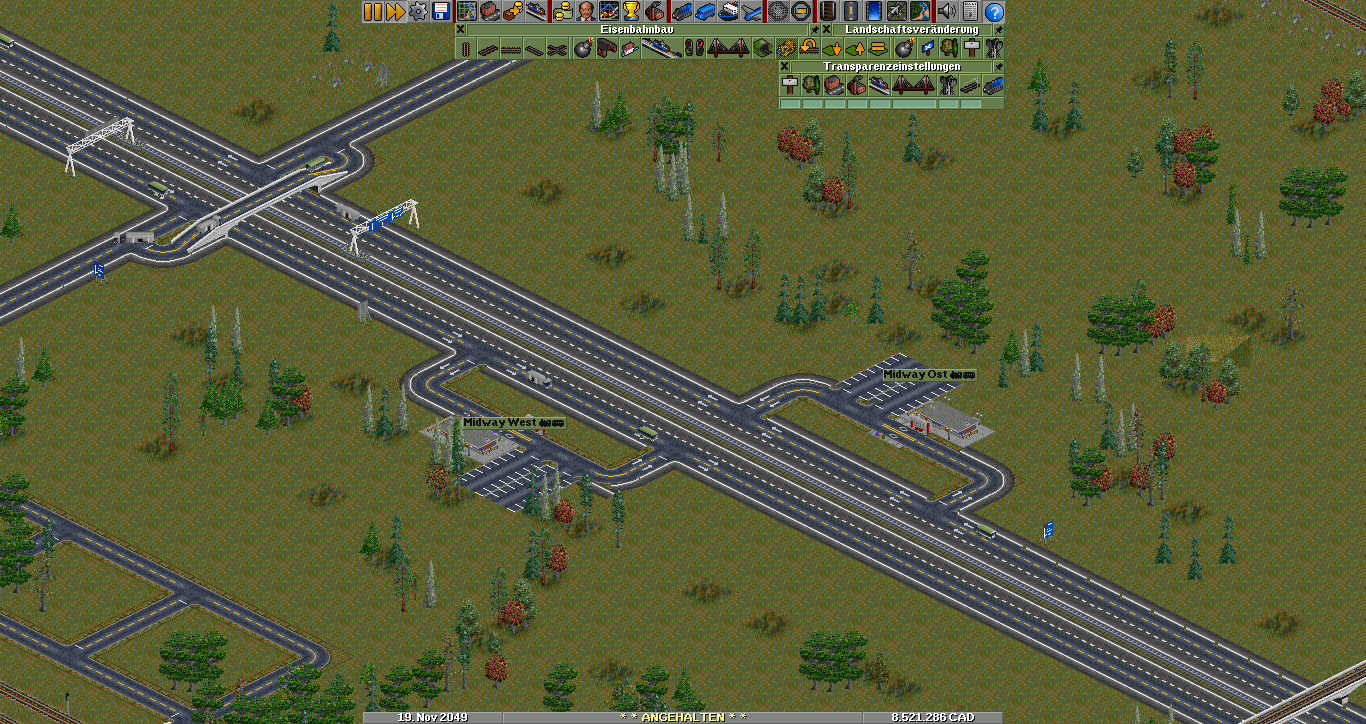Select the raise land tool

pyautogui.click(x=855, y=48)
